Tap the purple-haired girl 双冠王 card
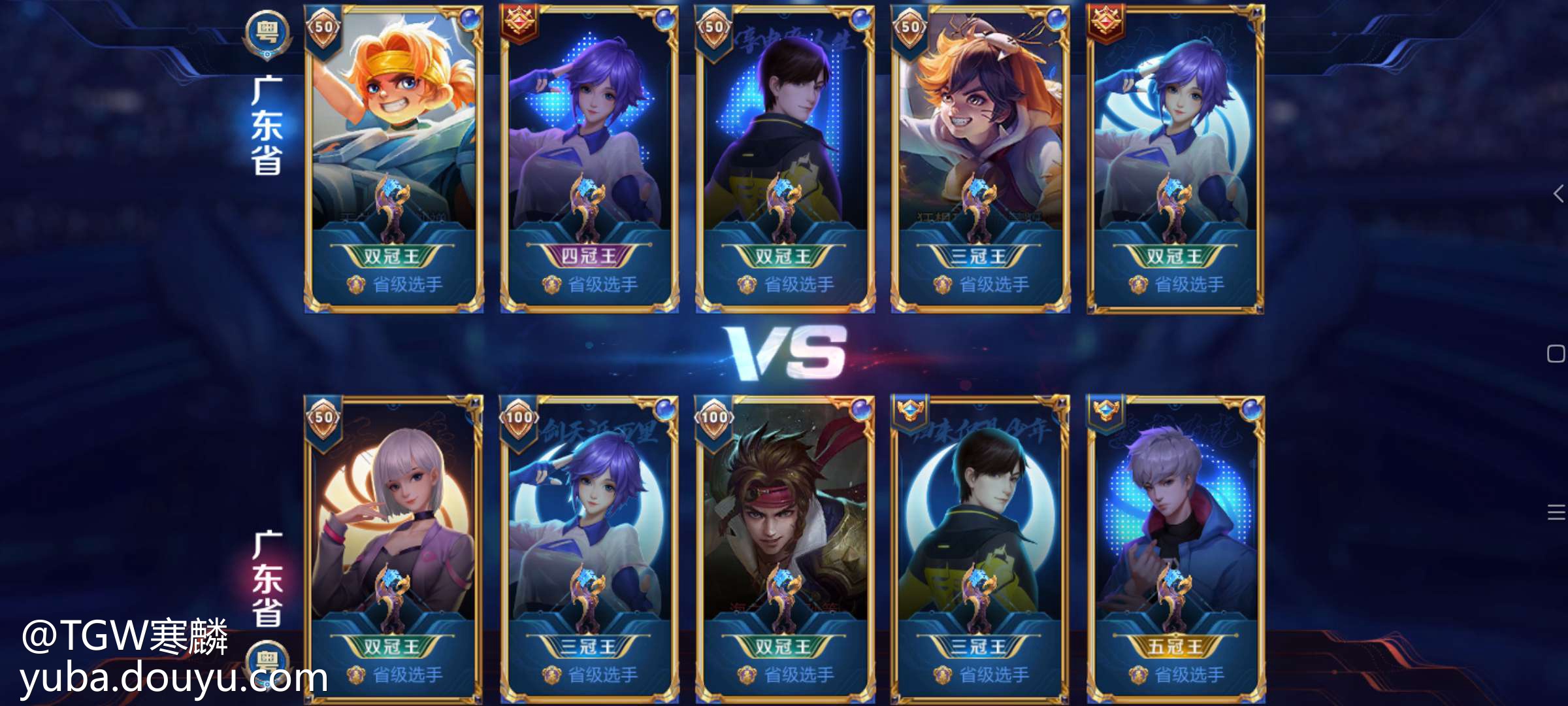This screenshot has width=1568, height=706. tap(1175, 158)
